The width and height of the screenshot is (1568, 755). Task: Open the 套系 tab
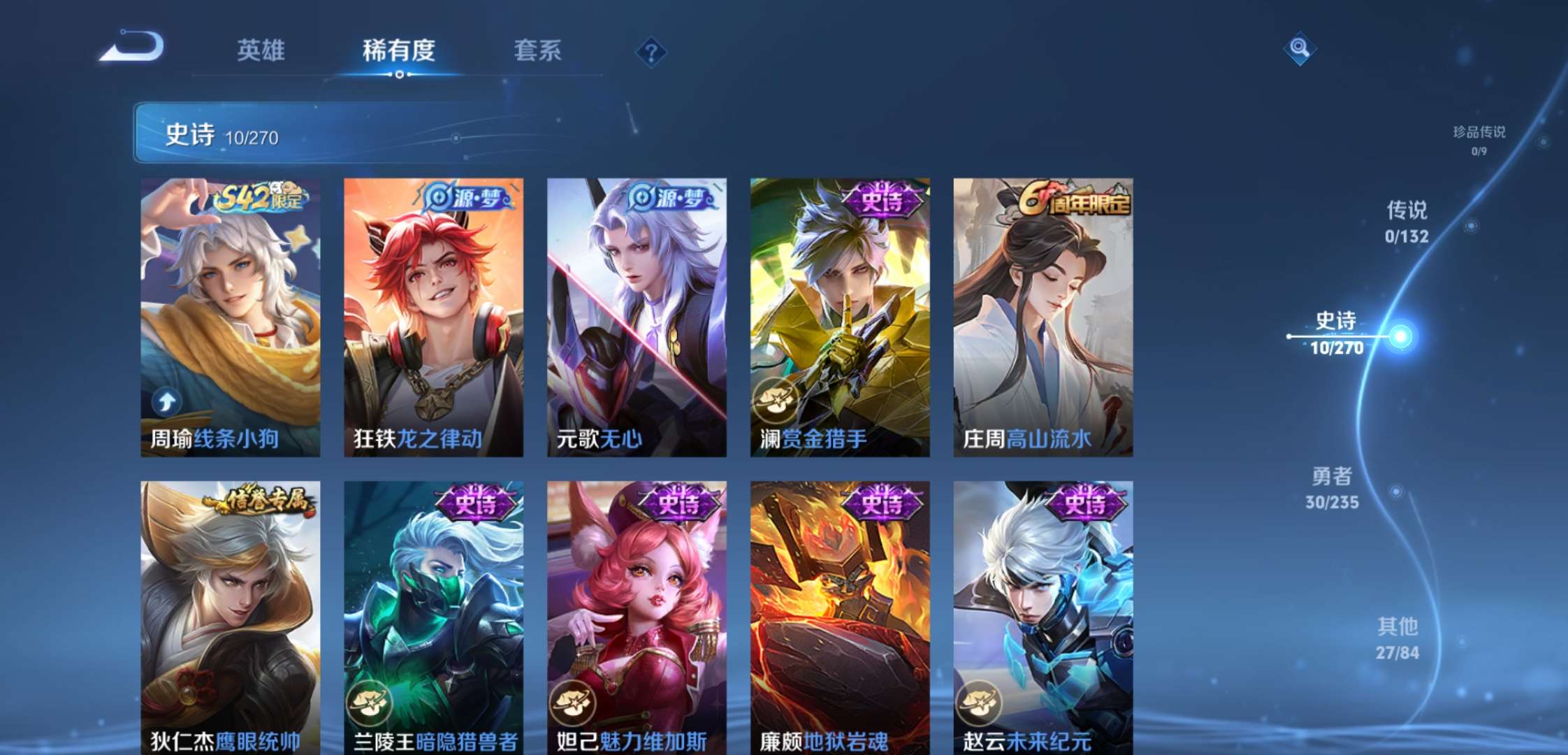coord(537,50)
